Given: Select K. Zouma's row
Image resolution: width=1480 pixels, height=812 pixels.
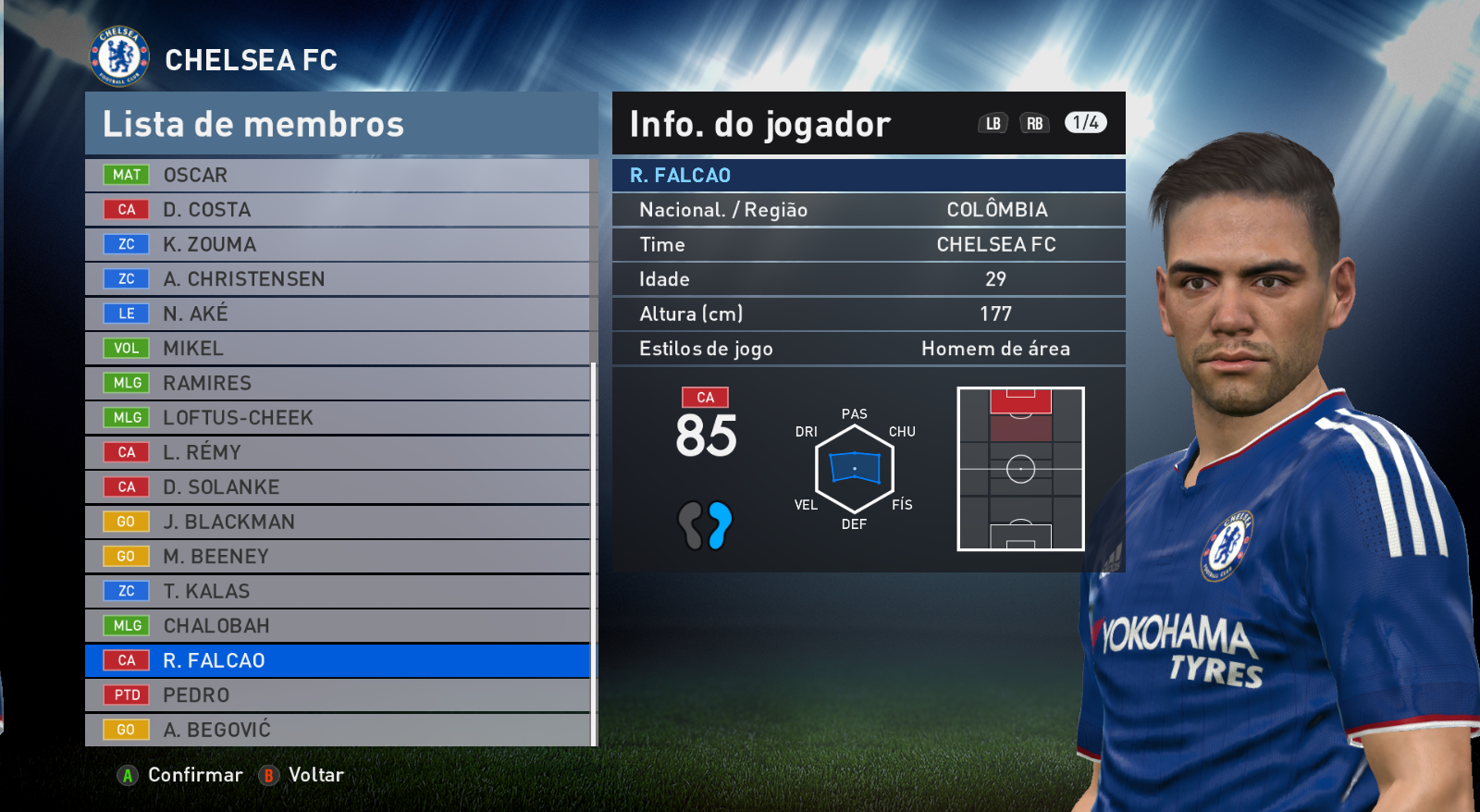Looking at the screenshot, I should (x=338, y=244).
